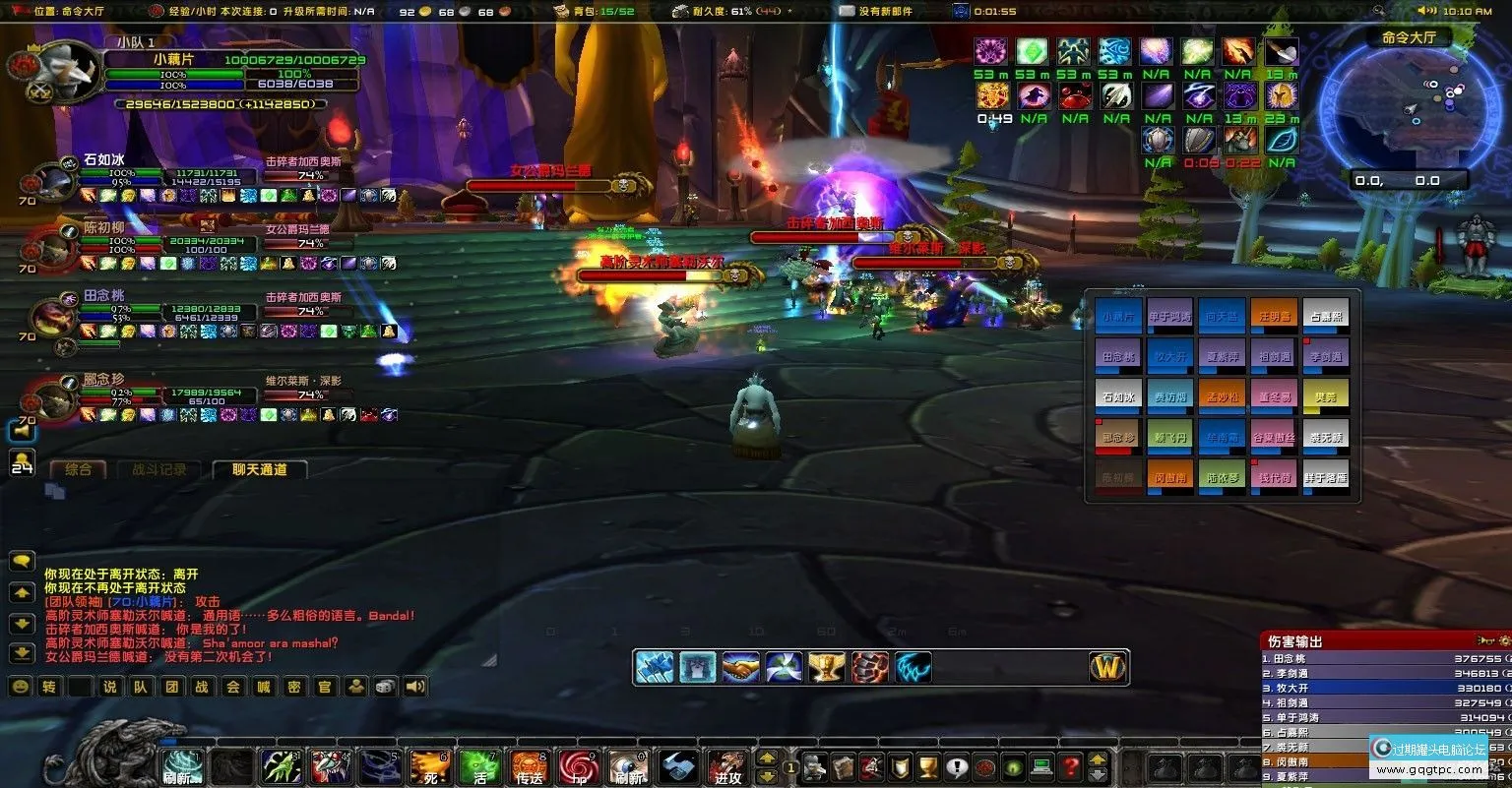Image resolution: width=1512 pixels, height=788 pixels.
Task: Use the 进攻 attack action button
Action: tap(726, 766)
